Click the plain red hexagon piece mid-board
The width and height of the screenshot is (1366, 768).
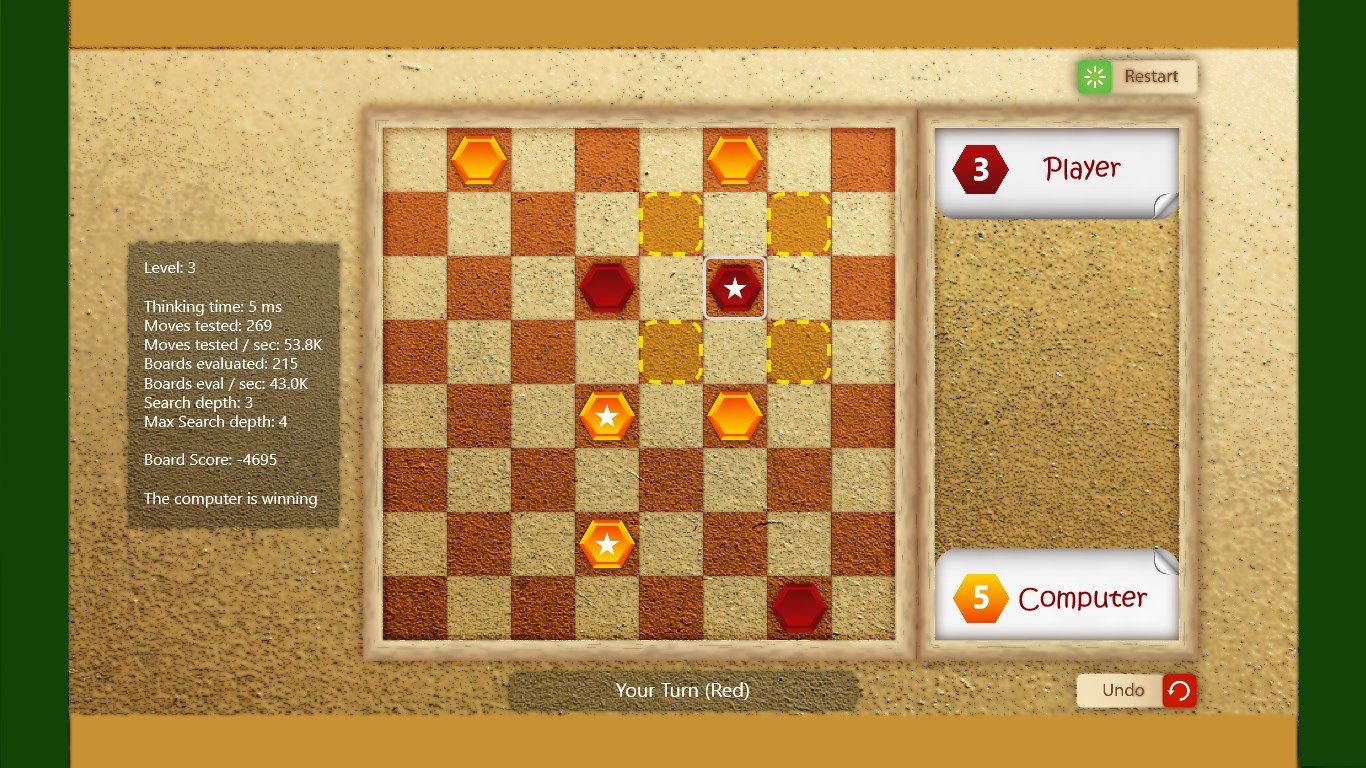(606, 287)
